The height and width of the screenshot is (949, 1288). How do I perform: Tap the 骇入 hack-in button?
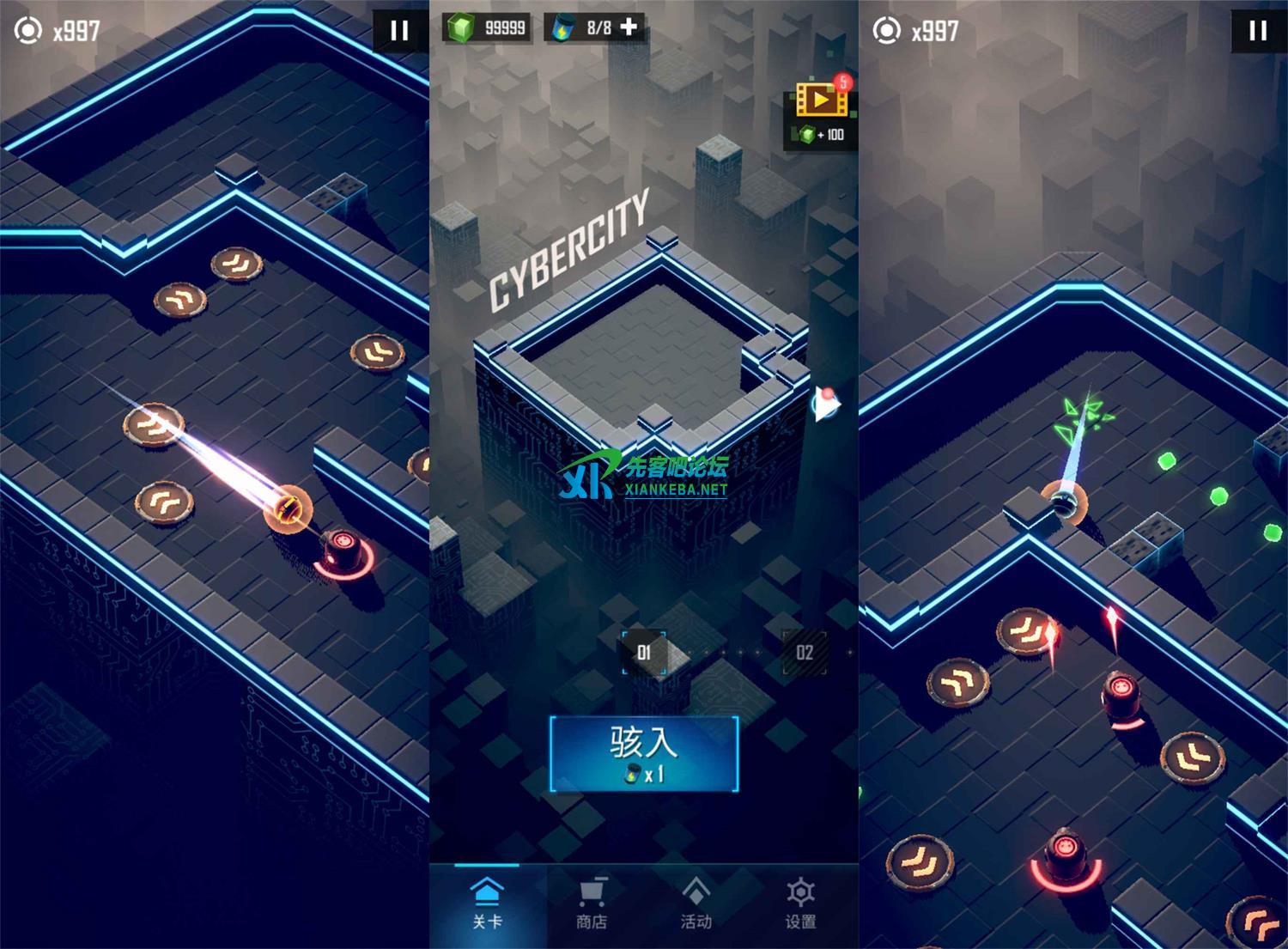(644, 752)
